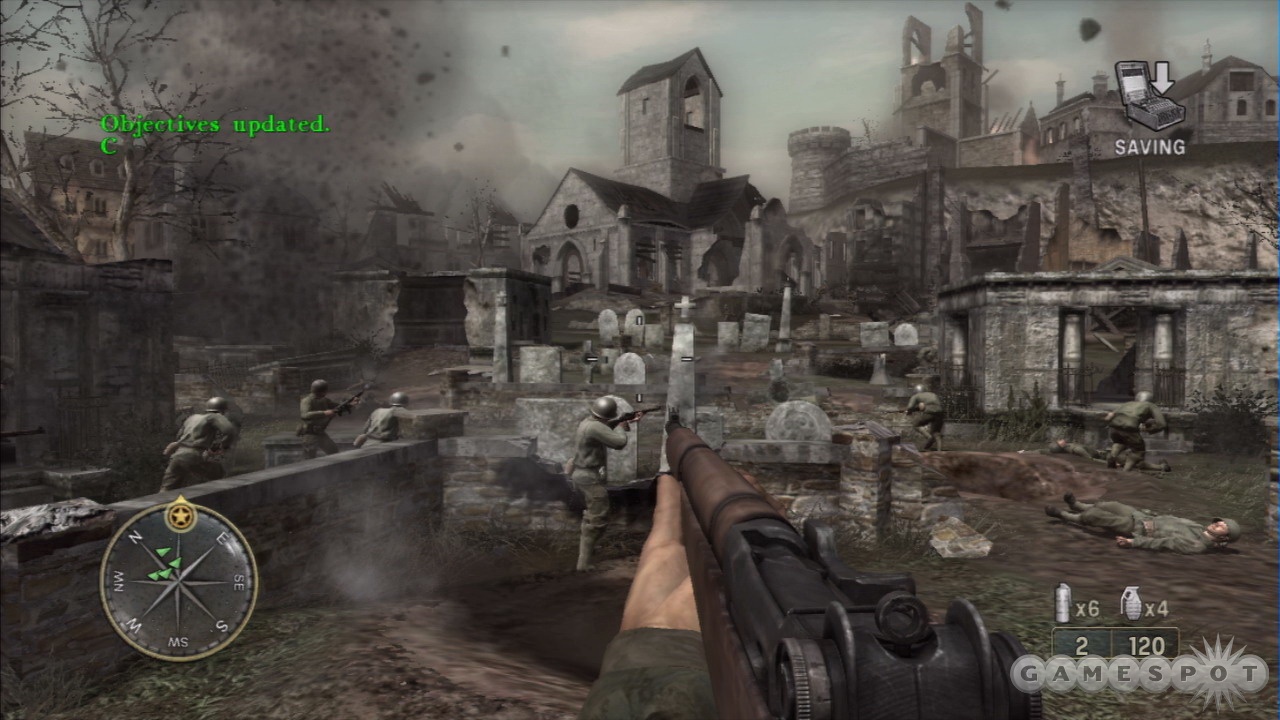Click the N marker on the compass
The height and width of the screenshot is (720, 1280).
click(x=135, y=538)
